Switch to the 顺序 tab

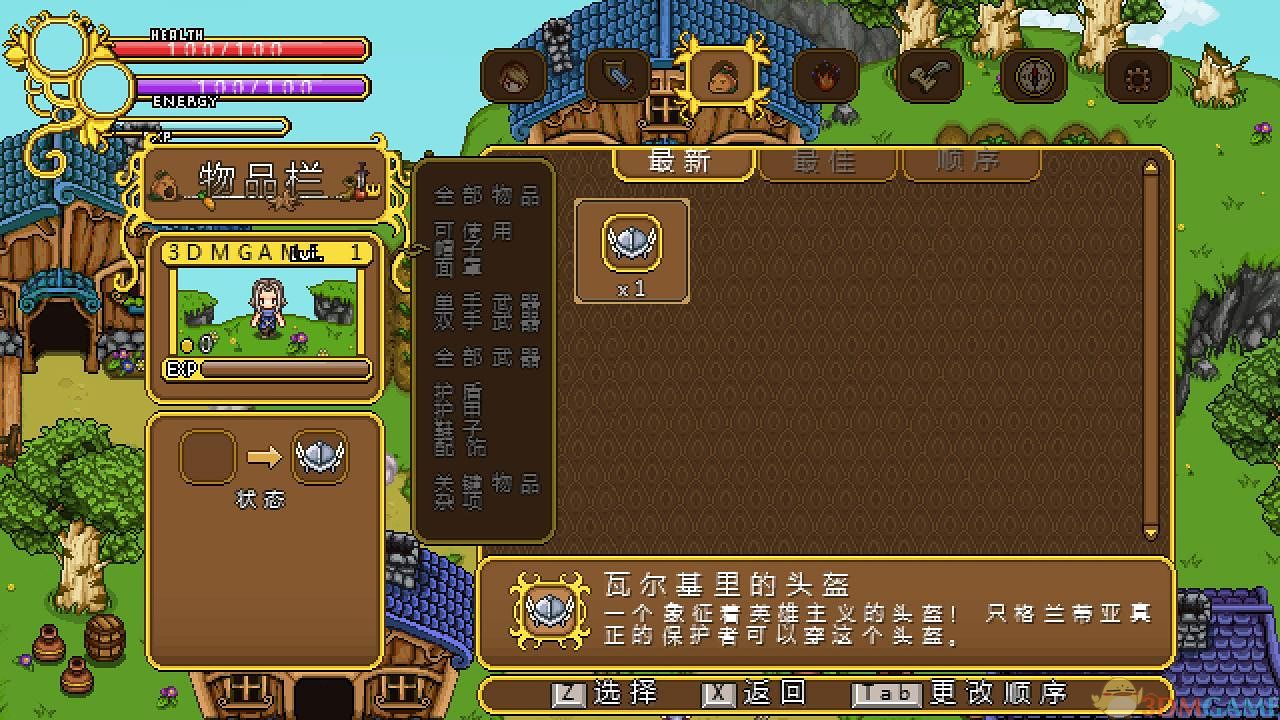[968, 163]
